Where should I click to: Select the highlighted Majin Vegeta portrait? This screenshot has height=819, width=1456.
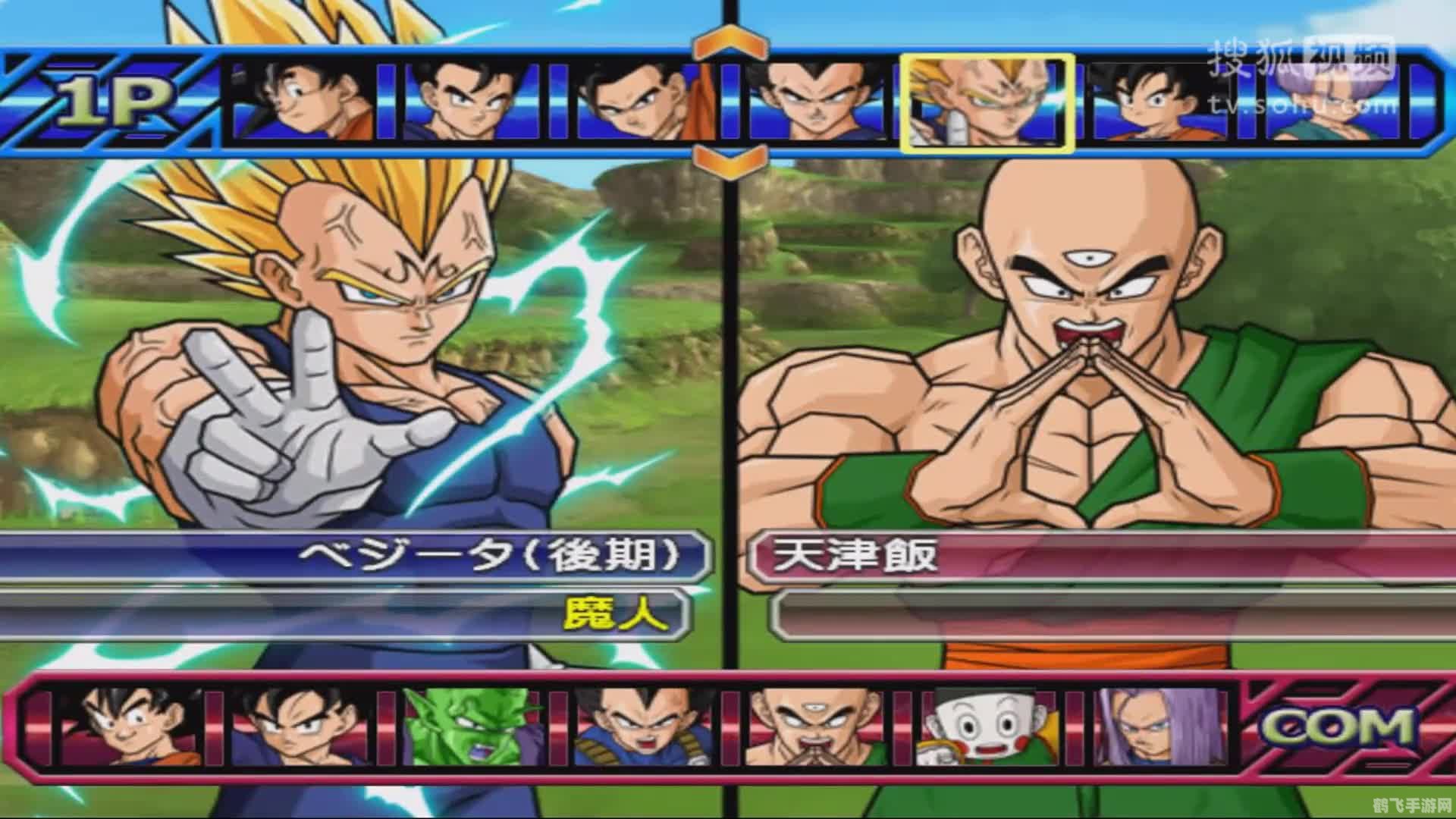pyautogui.click(x=986, y=102)
